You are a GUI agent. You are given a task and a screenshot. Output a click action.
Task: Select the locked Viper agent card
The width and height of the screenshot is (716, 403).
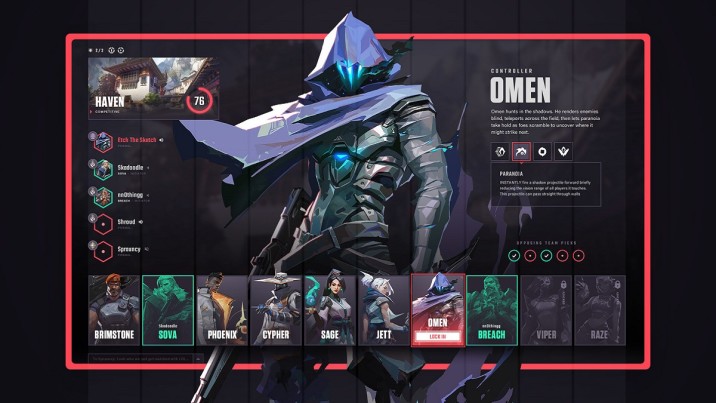point(546,310)
